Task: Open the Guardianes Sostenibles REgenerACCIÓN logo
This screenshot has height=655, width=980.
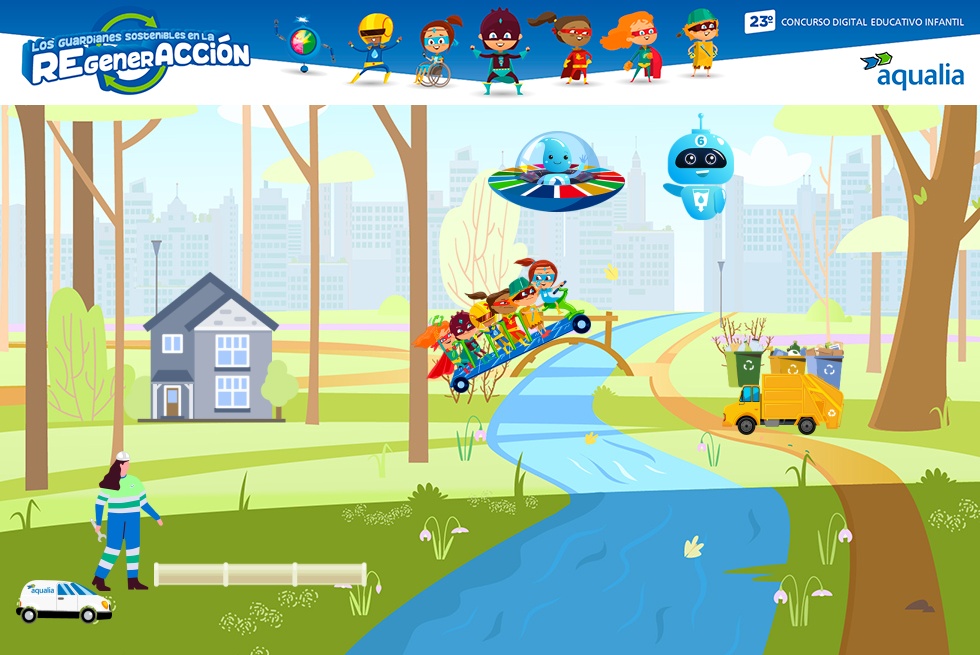Action: [x=136, y=54]
